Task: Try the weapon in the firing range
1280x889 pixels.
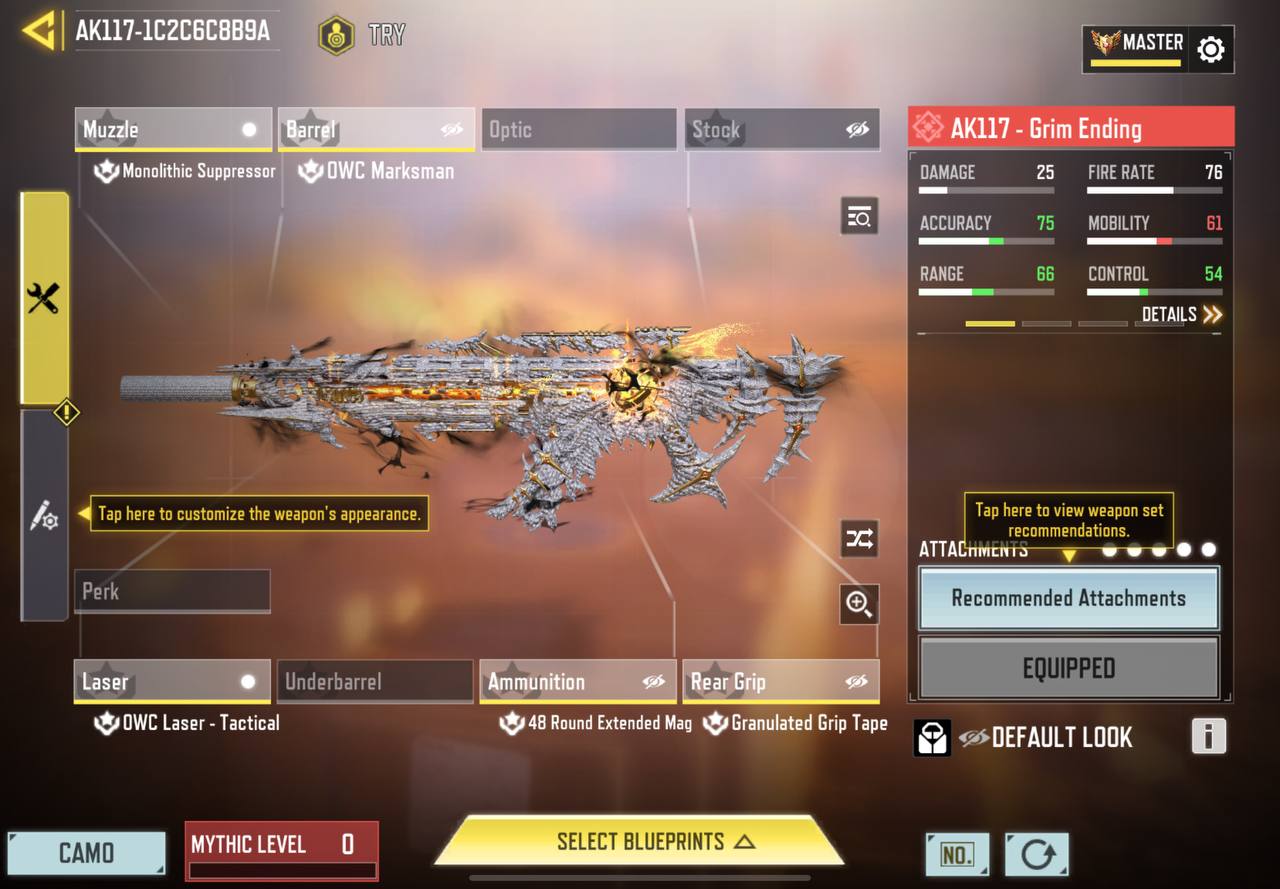Action: coord(362,35)
